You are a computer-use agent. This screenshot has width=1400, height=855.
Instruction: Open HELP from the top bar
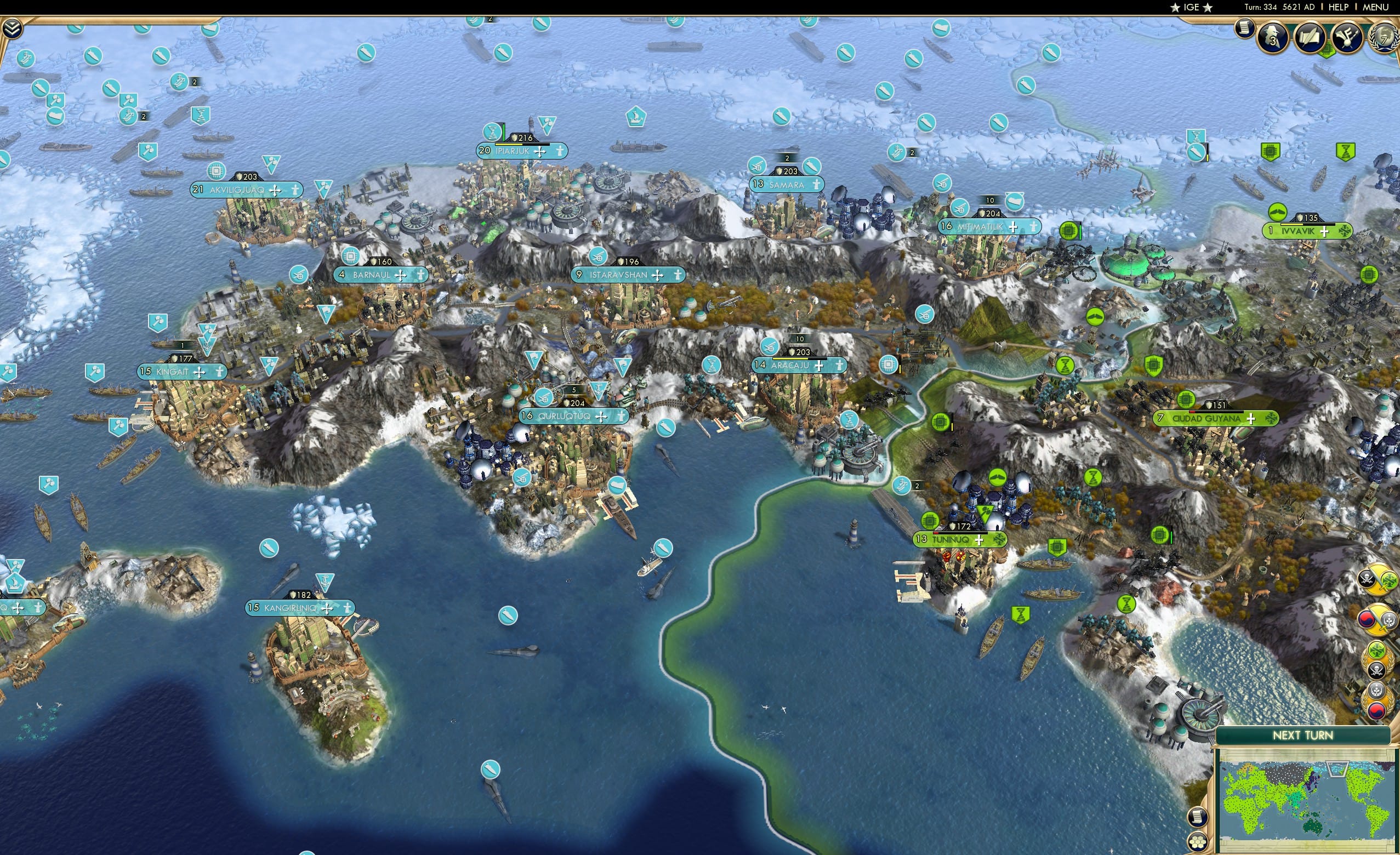pyautogui.click(x=1339, y=7)
